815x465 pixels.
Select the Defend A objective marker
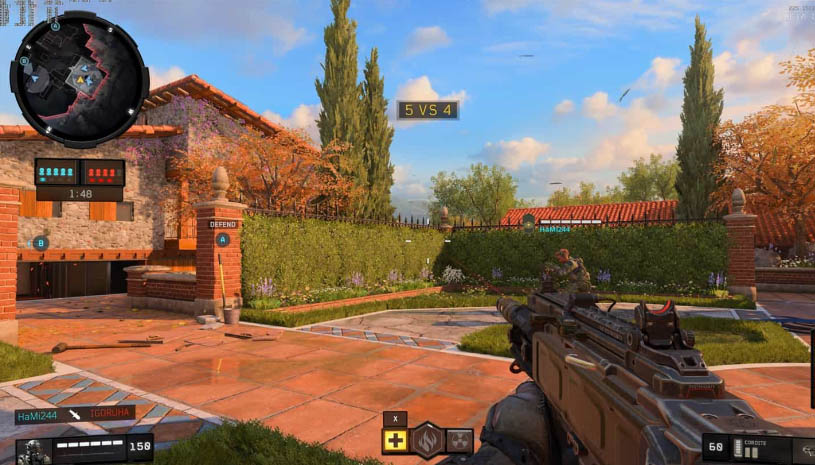click(223, 239)
